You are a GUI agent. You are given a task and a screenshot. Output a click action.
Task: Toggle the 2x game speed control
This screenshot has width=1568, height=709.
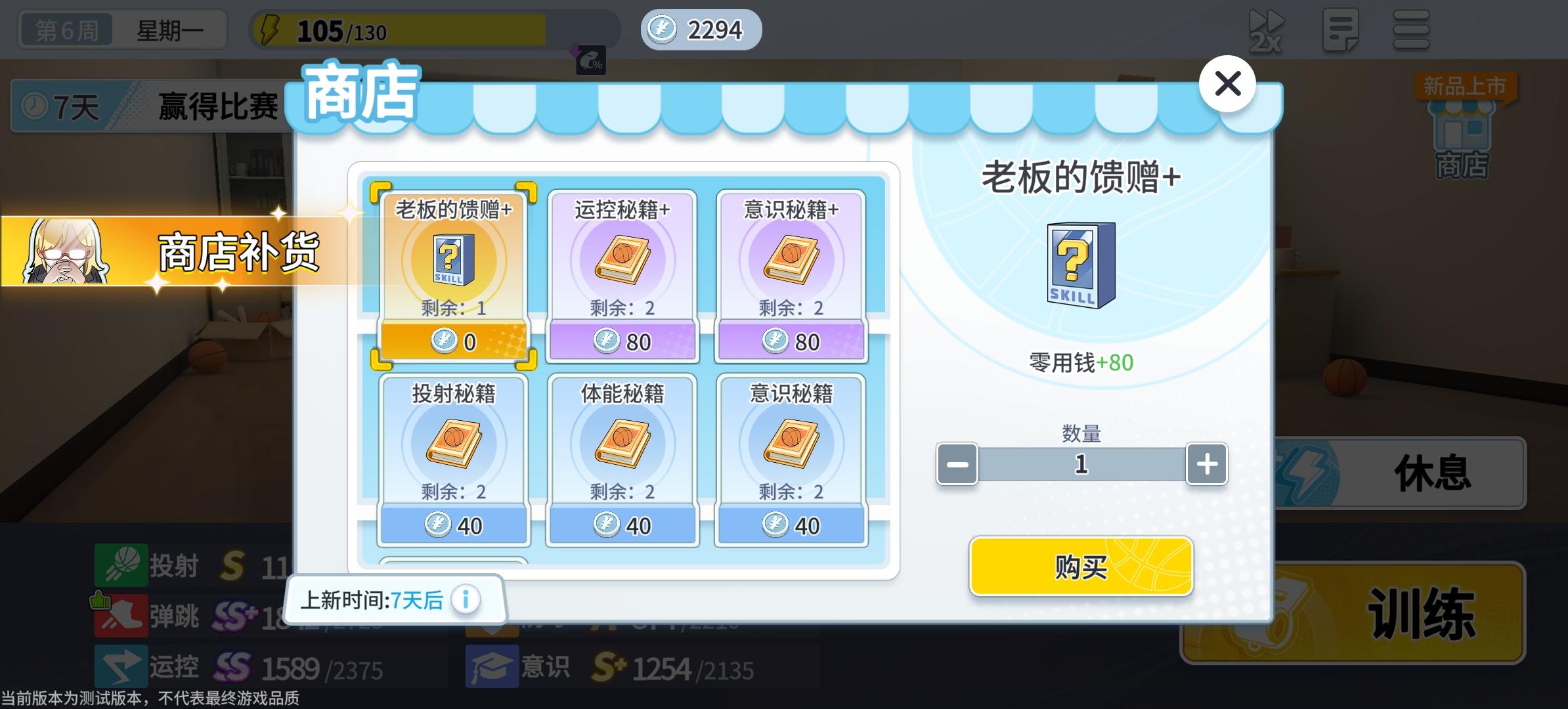tap(1267, 29)
